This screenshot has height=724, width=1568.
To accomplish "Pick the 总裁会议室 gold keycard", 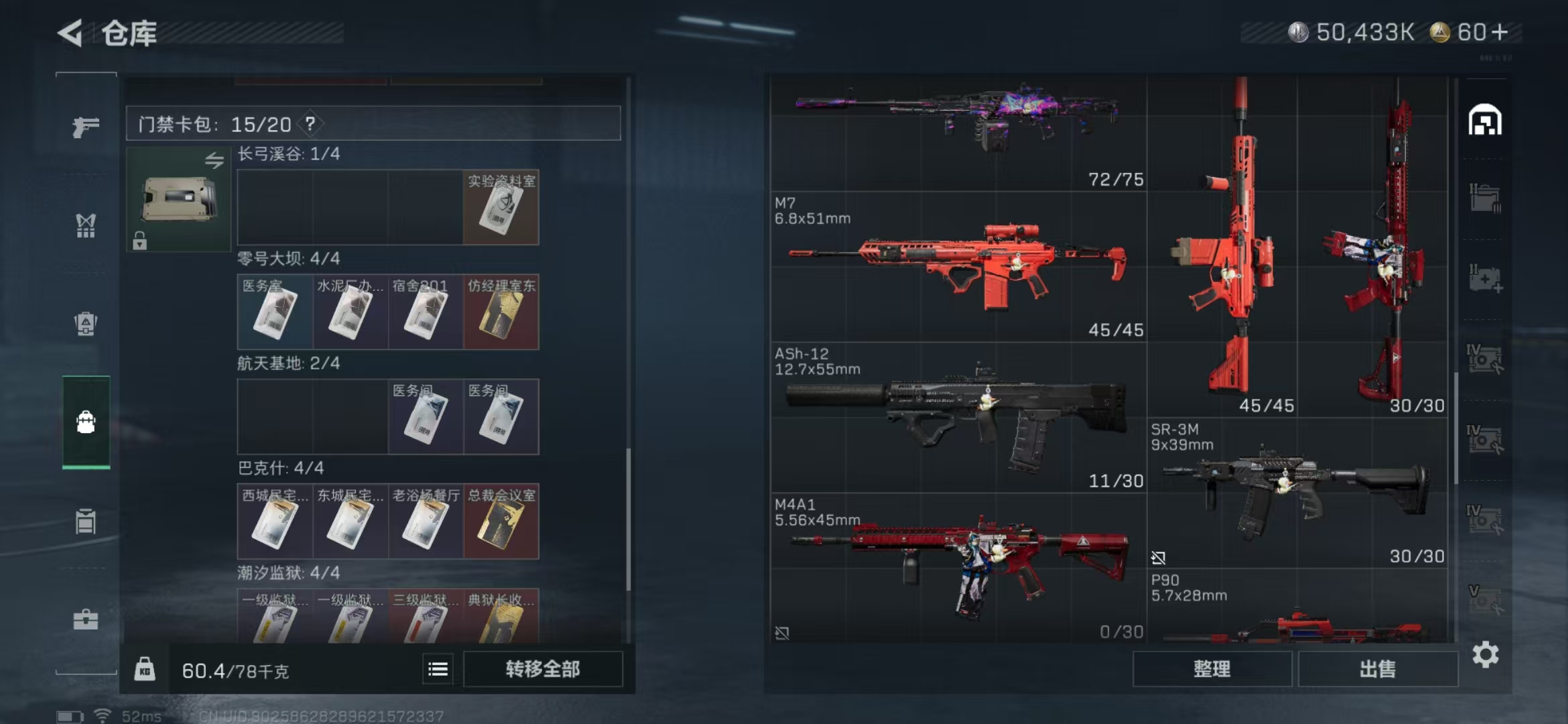I will coord(501,522).
